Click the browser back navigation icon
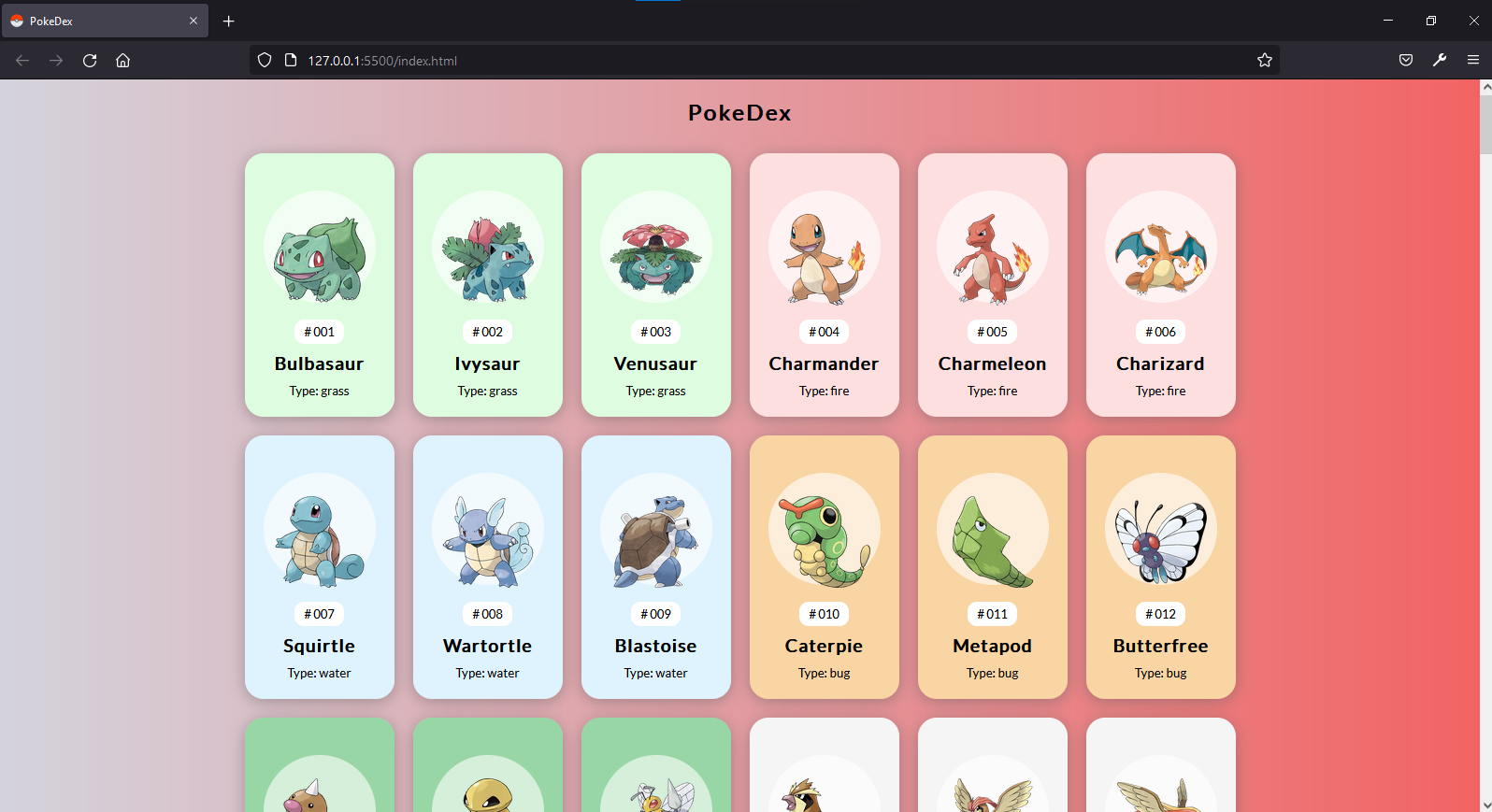 [x=22, y=60]
